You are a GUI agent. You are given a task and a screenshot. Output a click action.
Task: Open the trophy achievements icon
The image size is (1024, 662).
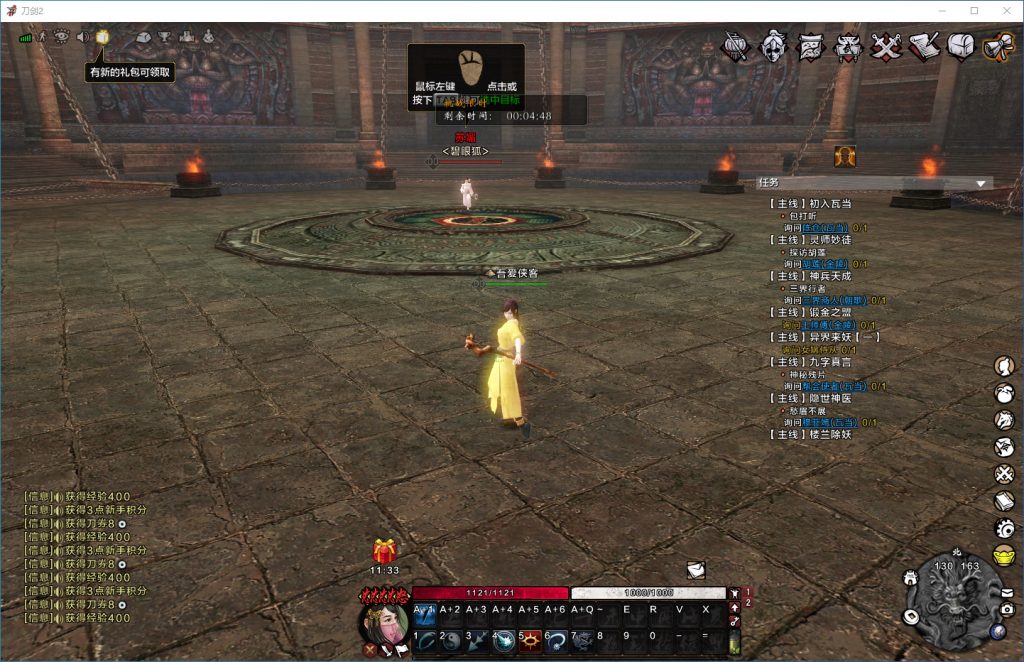[164, 38]
